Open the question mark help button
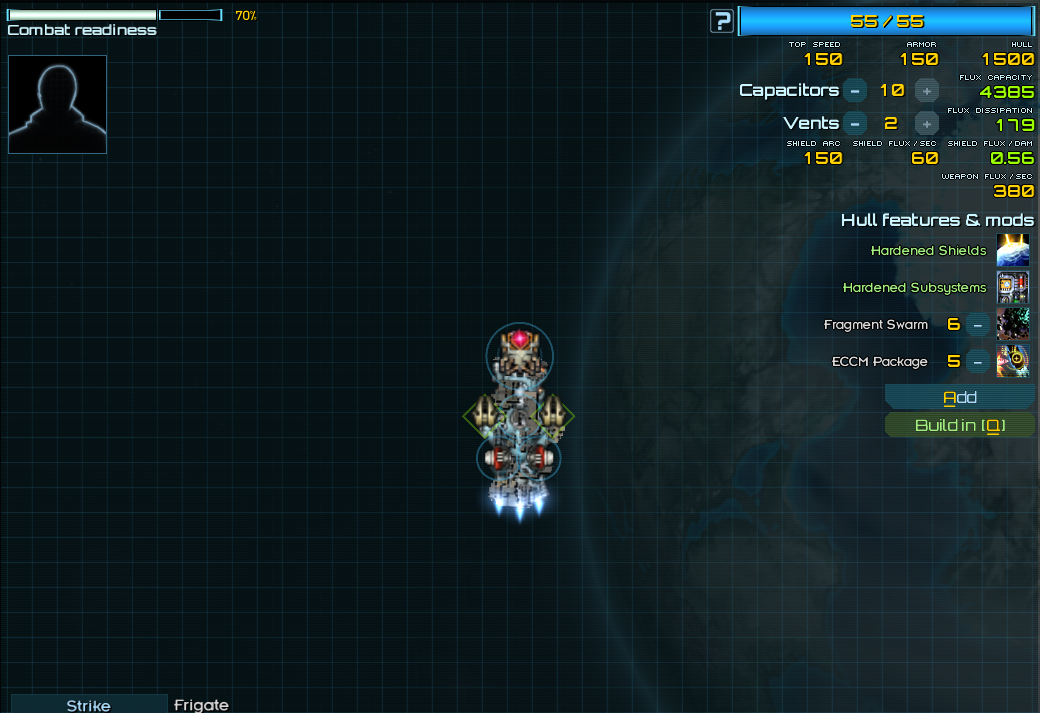 [721, 21]
